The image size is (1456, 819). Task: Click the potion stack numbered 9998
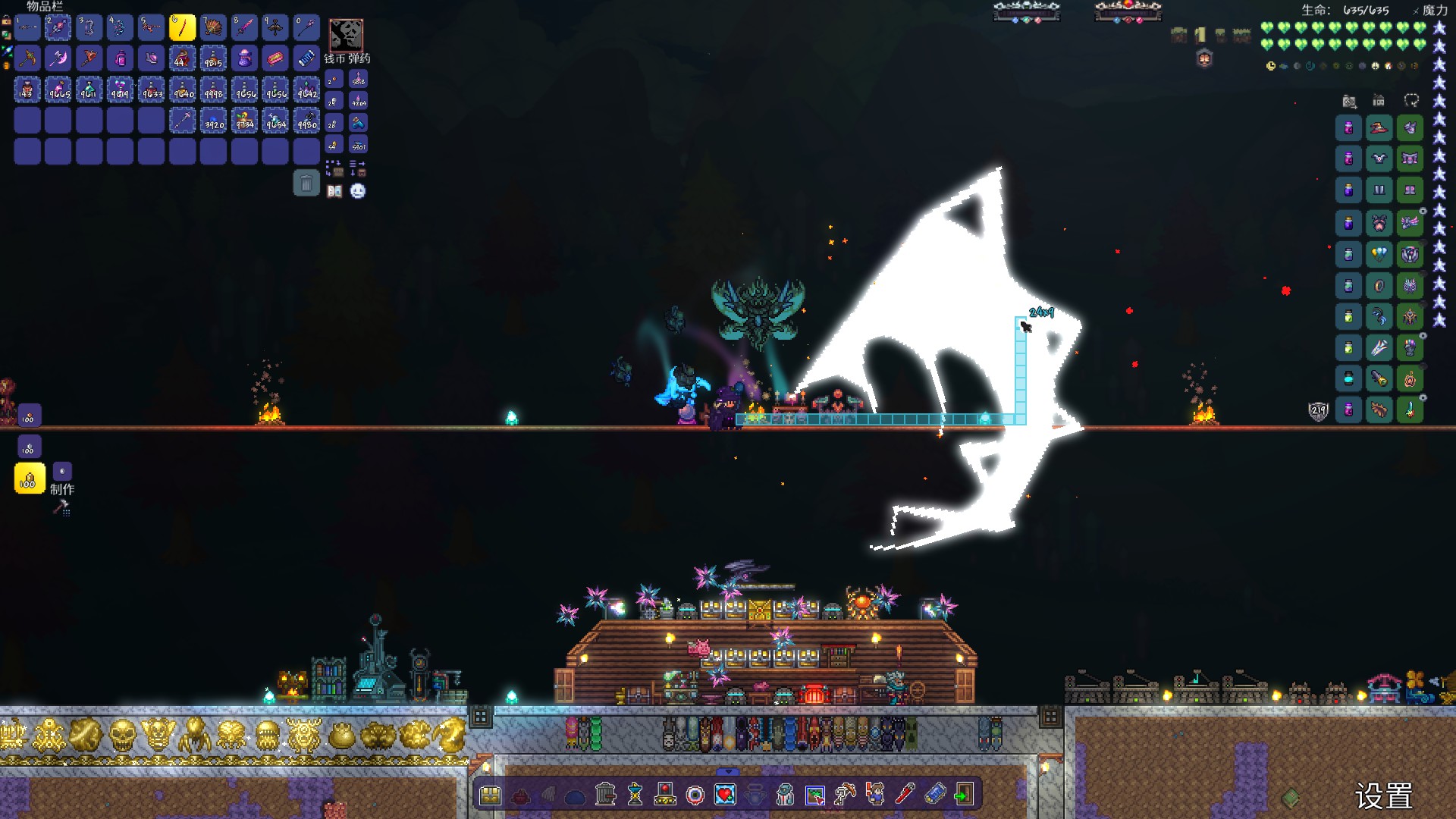(x=213, y=90)
